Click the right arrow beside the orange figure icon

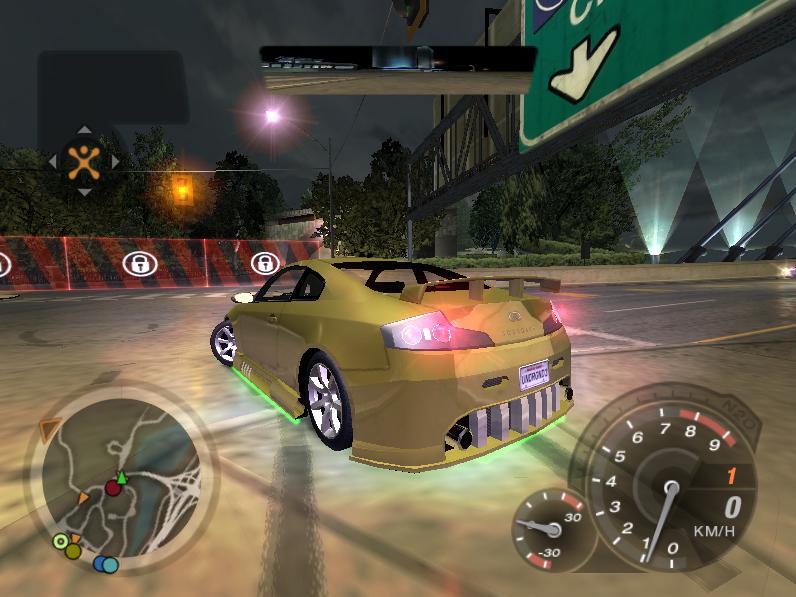pyautogui.click(x=114, y=160)
